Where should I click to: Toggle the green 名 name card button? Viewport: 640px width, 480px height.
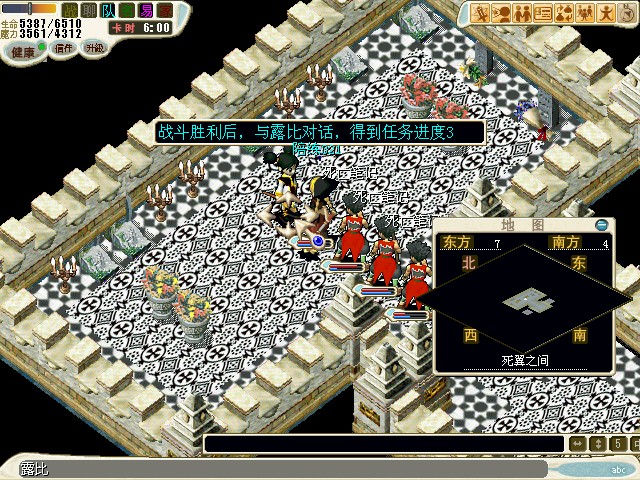click(x=127, y=10)
